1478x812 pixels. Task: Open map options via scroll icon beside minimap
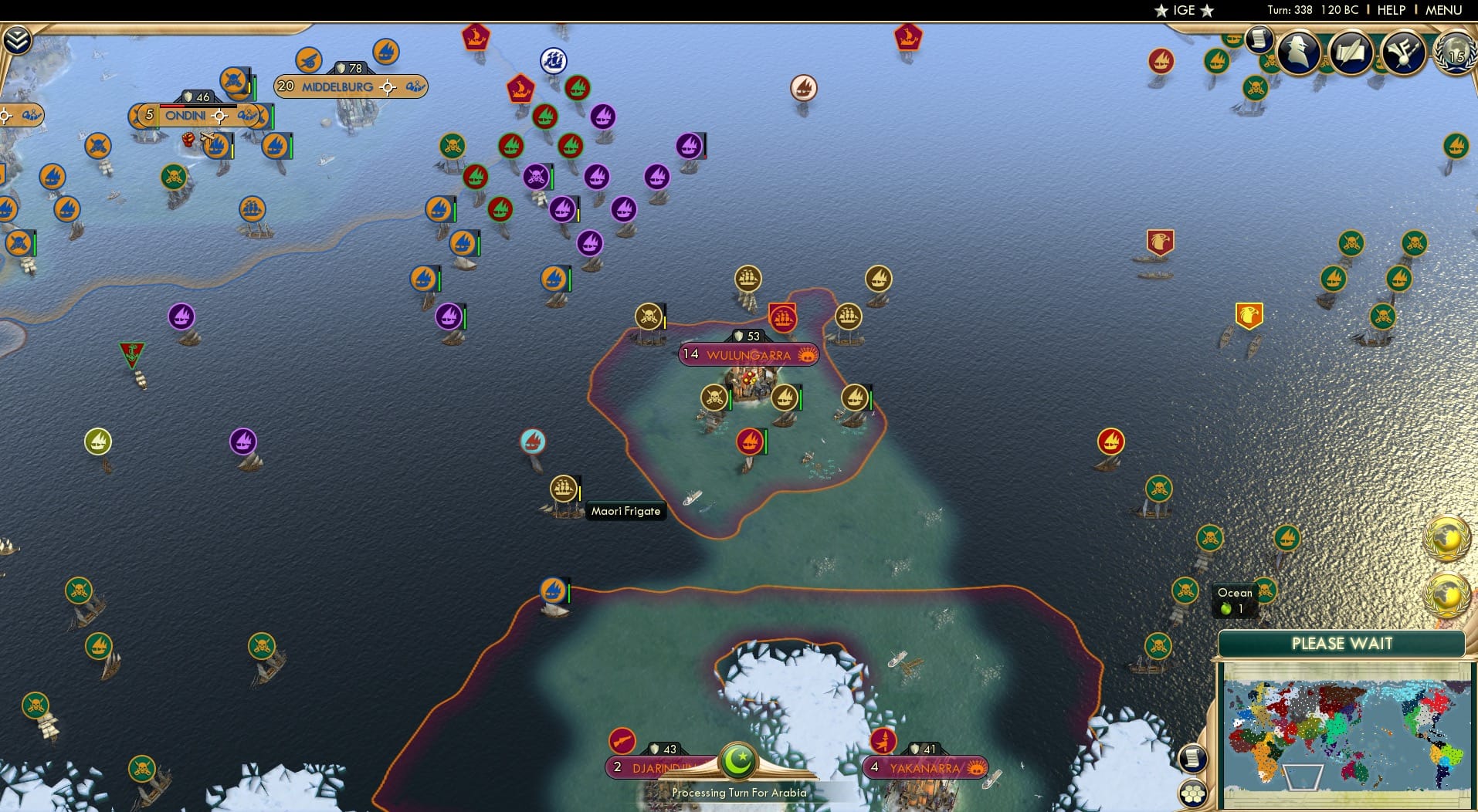tap(1194, 759)
